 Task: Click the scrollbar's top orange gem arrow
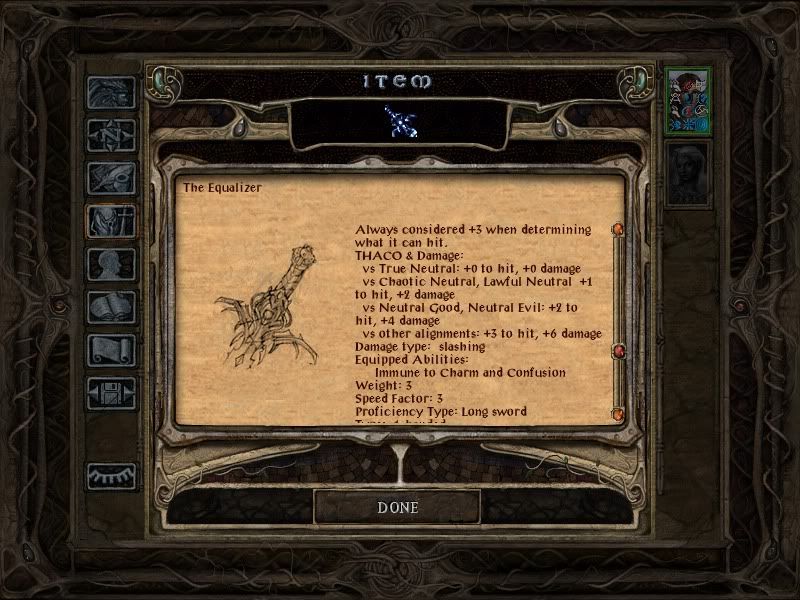[618, 229]
